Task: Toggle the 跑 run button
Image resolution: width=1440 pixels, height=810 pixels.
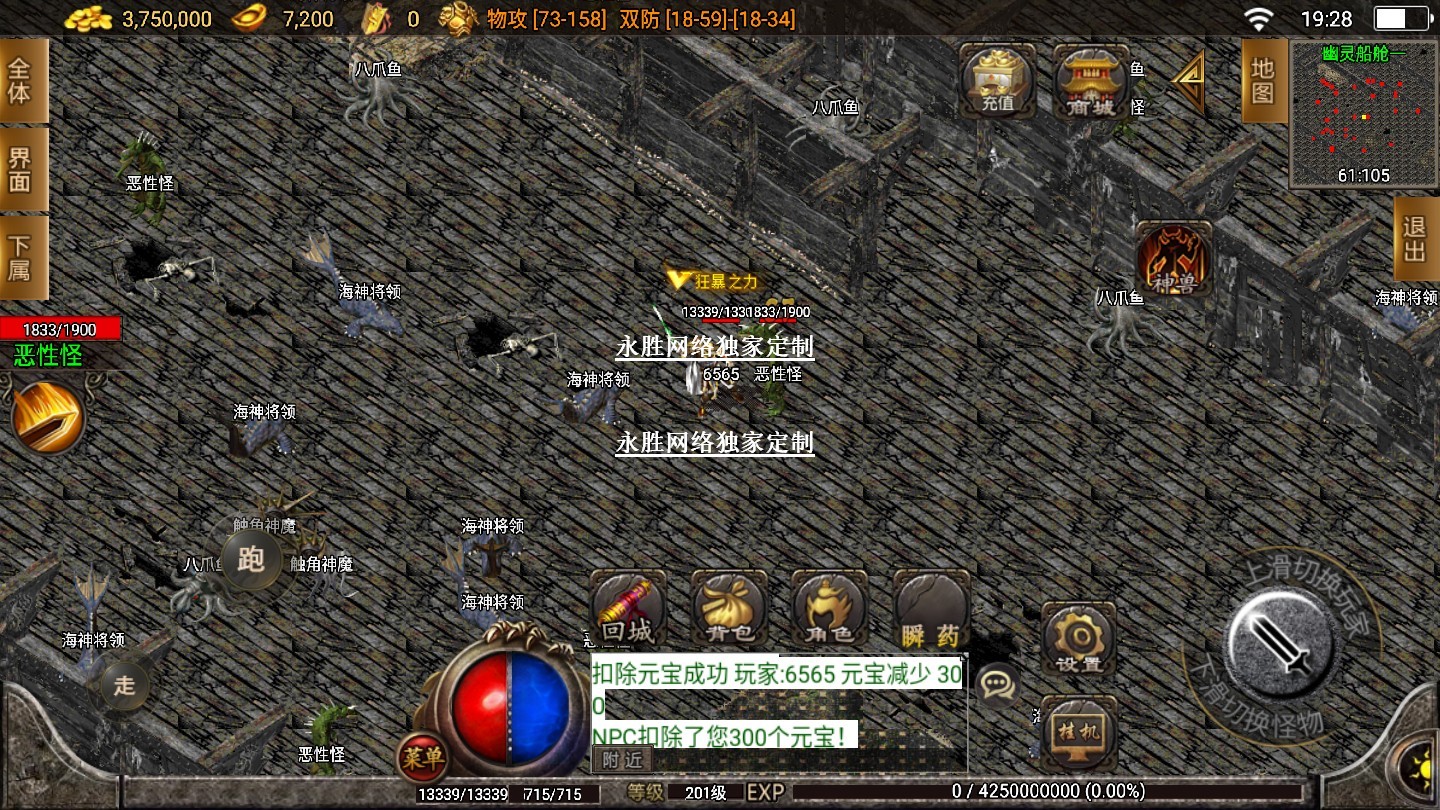Action: coord(250,559)
